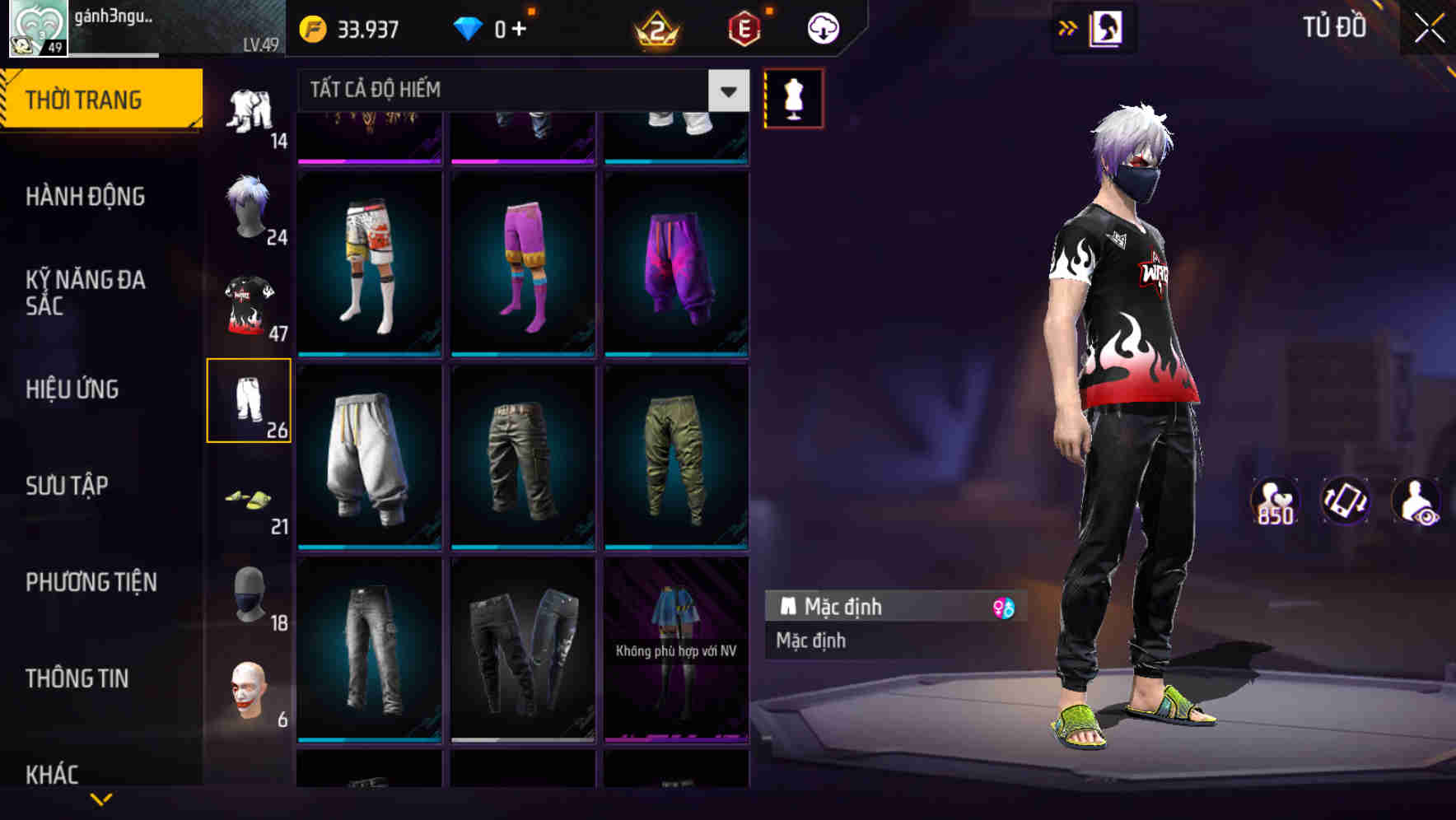The image size is (1456, 820).
Task: Click the rank badge number 2 icon
Action: (x=655, y=29)
